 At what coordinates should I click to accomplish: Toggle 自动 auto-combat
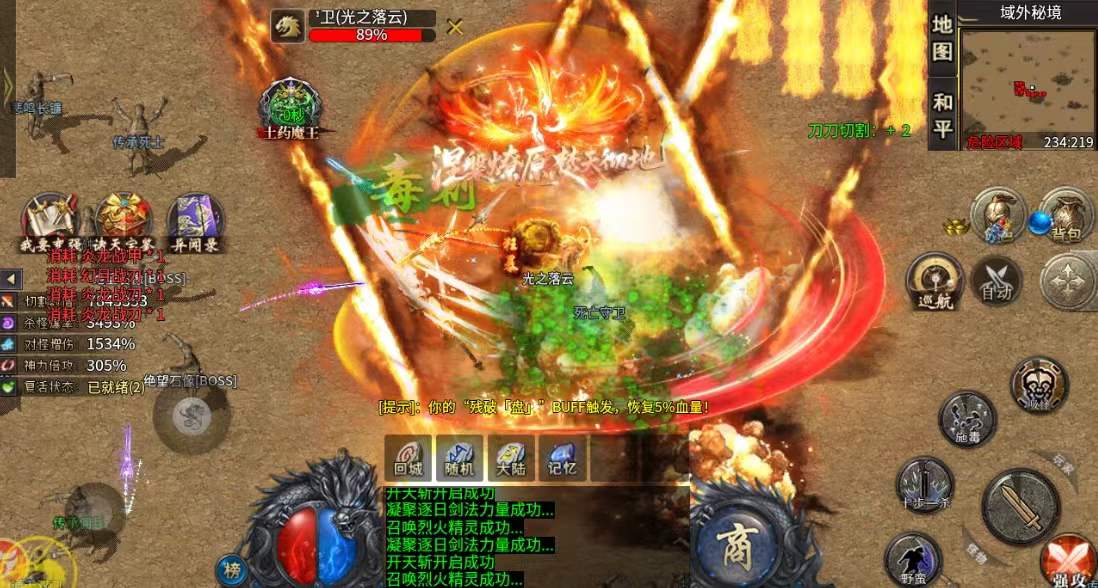click(x=996, y=280)
